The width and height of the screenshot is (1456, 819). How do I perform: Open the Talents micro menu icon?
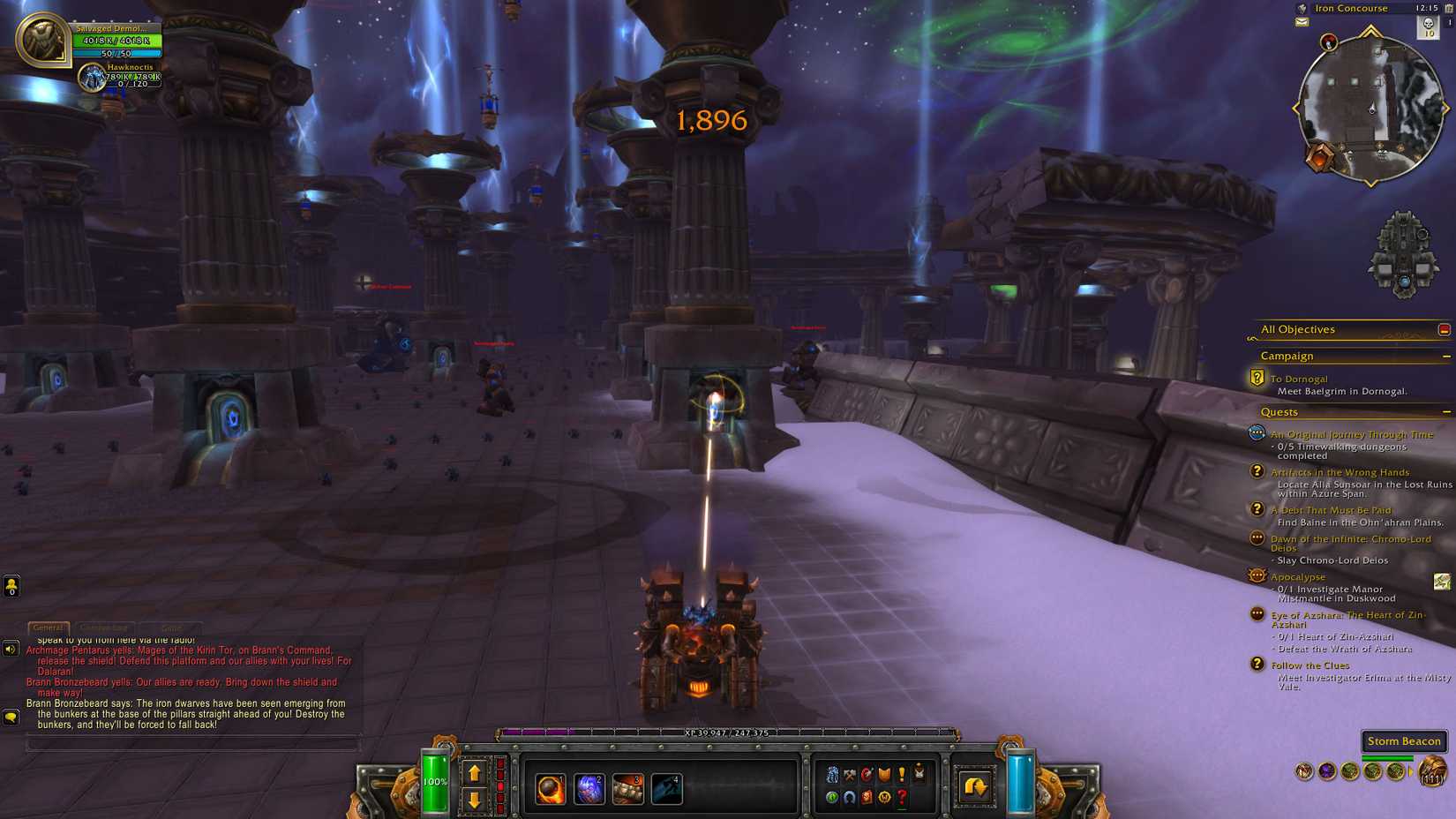[x=866, y=776]
